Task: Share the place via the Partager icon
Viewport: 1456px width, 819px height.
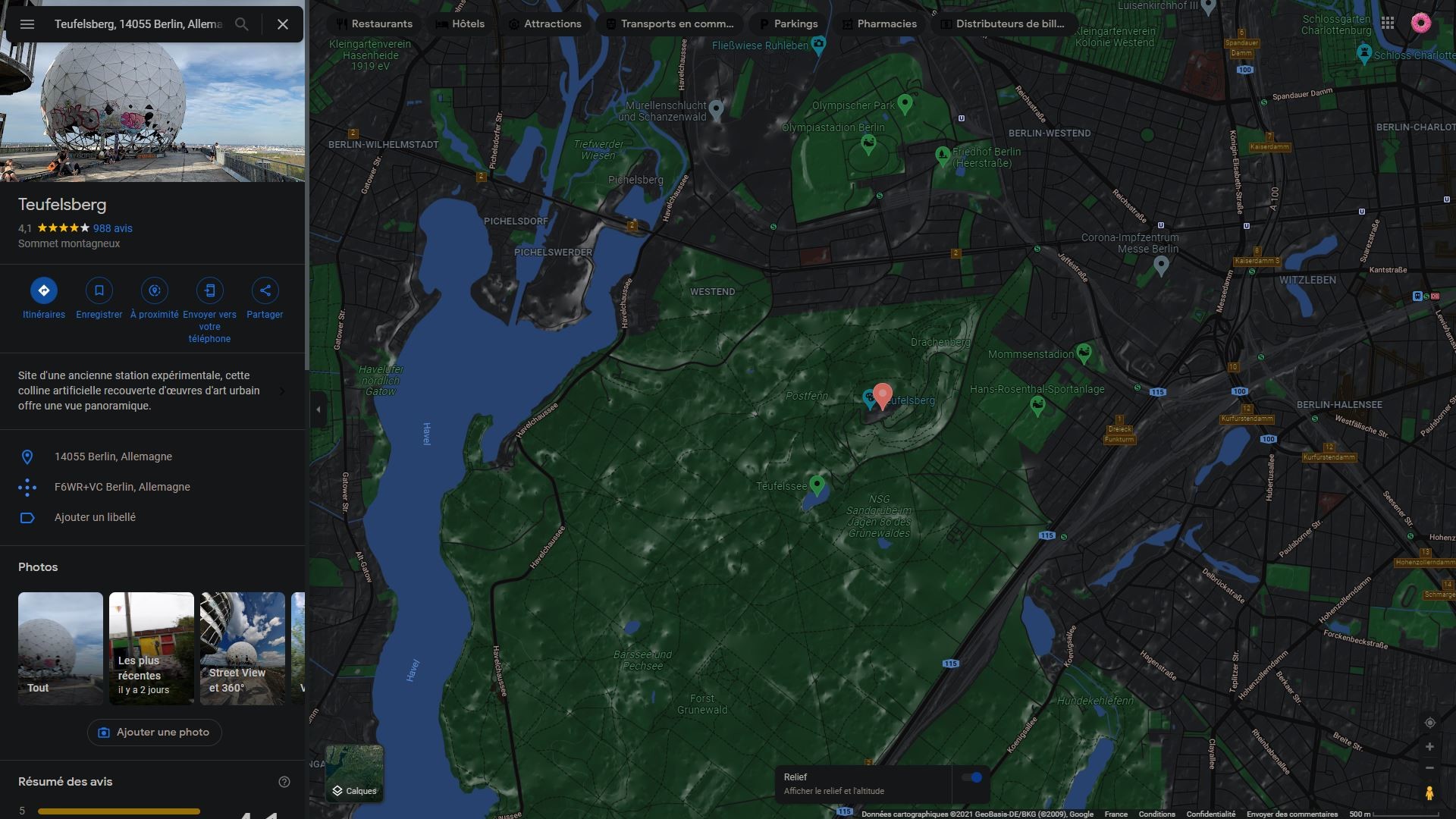Action: click(265, 290)
